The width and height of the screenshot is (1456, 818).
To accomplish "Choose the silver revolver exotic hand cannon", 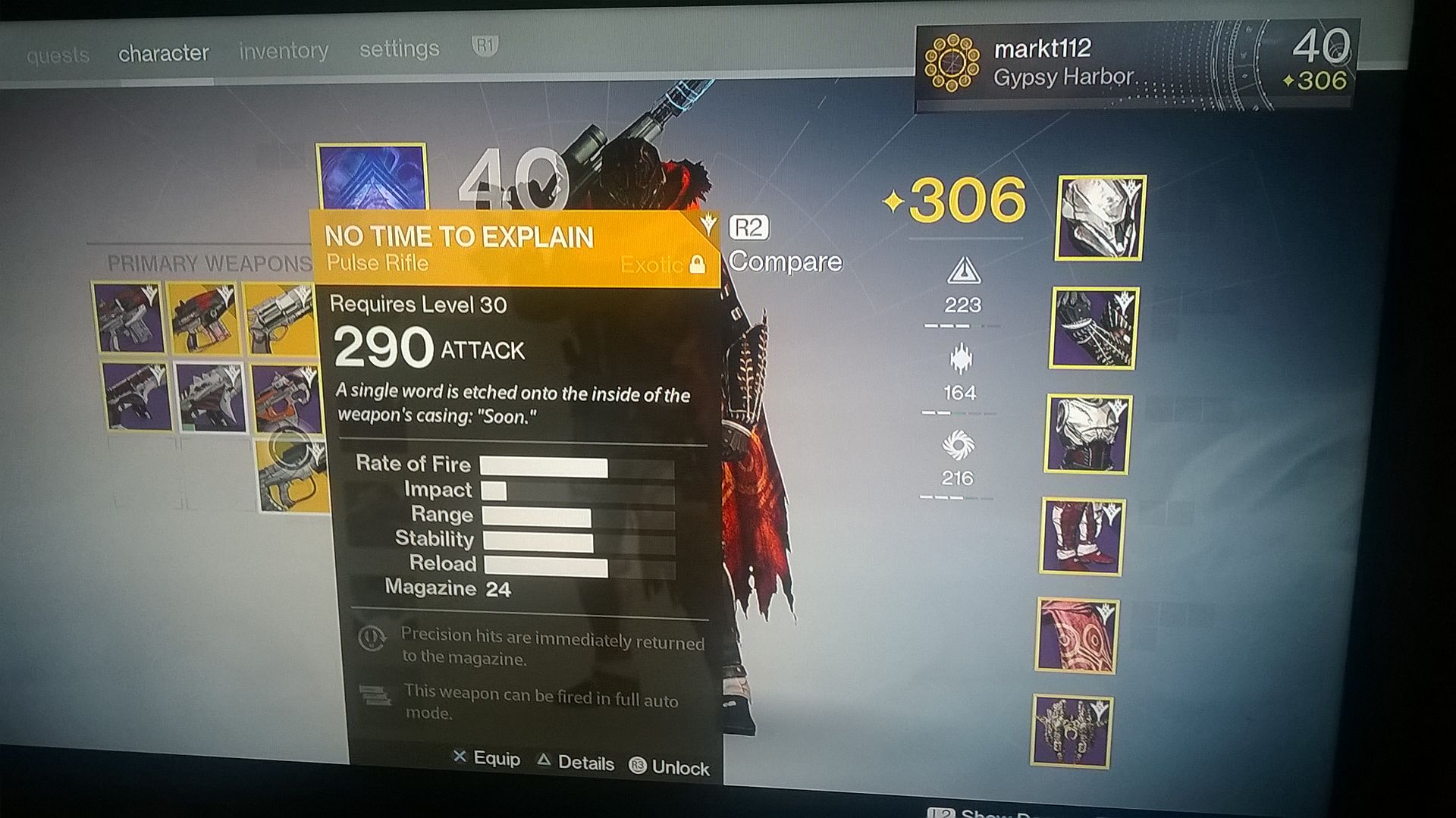I will click(x=279, y=318).
